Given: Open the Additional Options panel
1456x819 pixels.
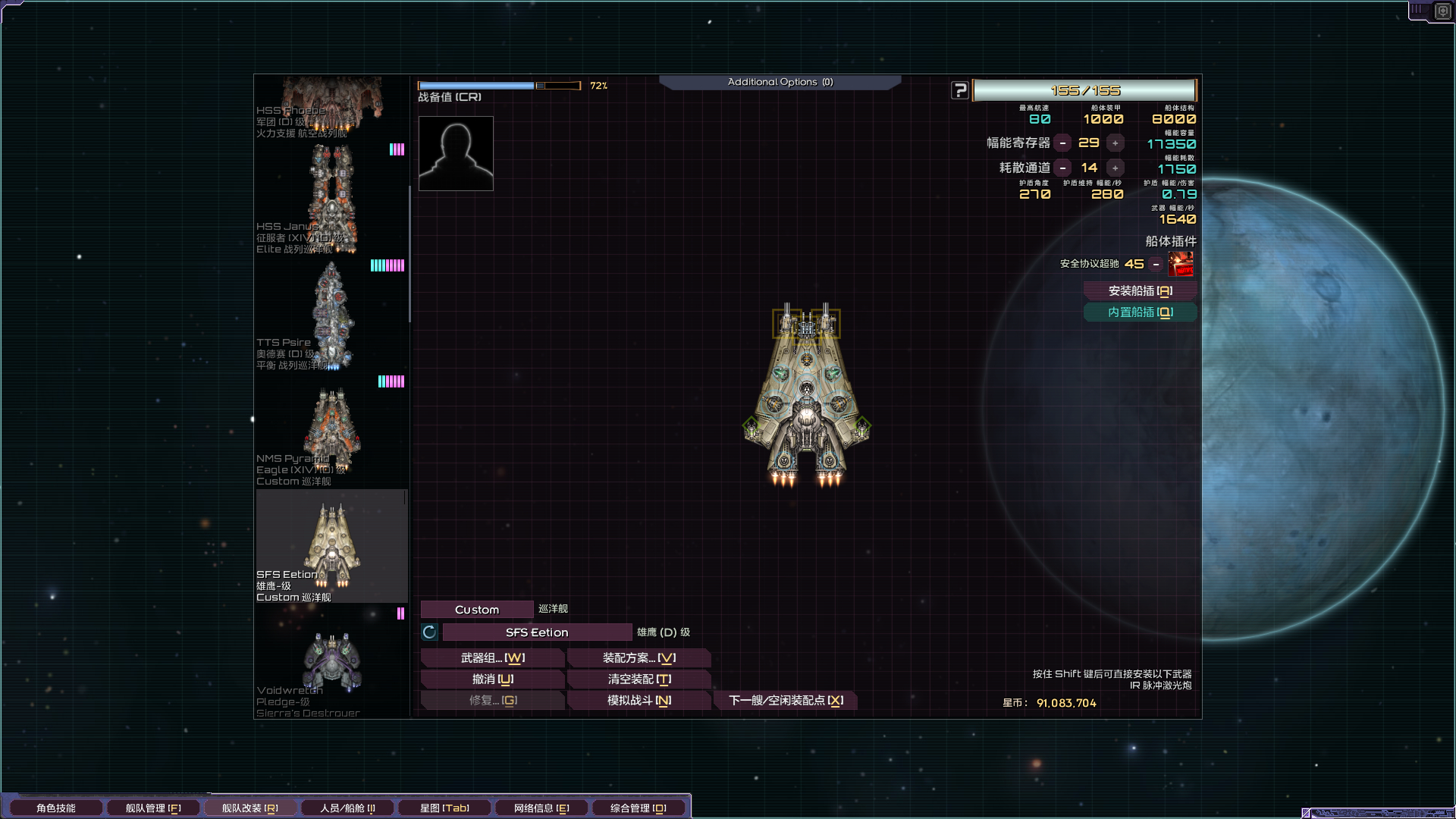Looking at the screenshot, I should (780, 82).
